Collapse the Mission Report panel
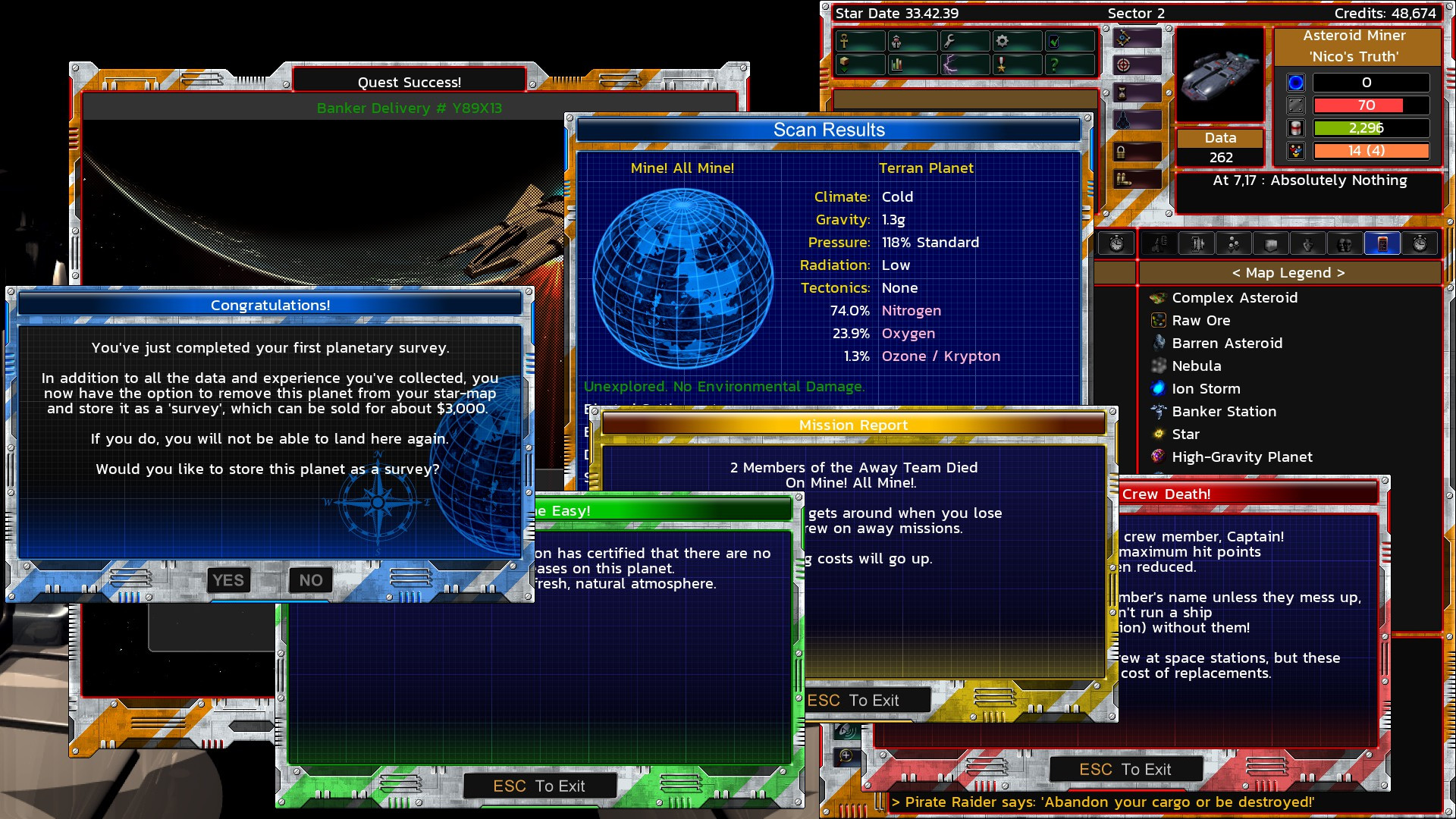This screenshot has width=1456, height=819. click(x=855, y=425)
